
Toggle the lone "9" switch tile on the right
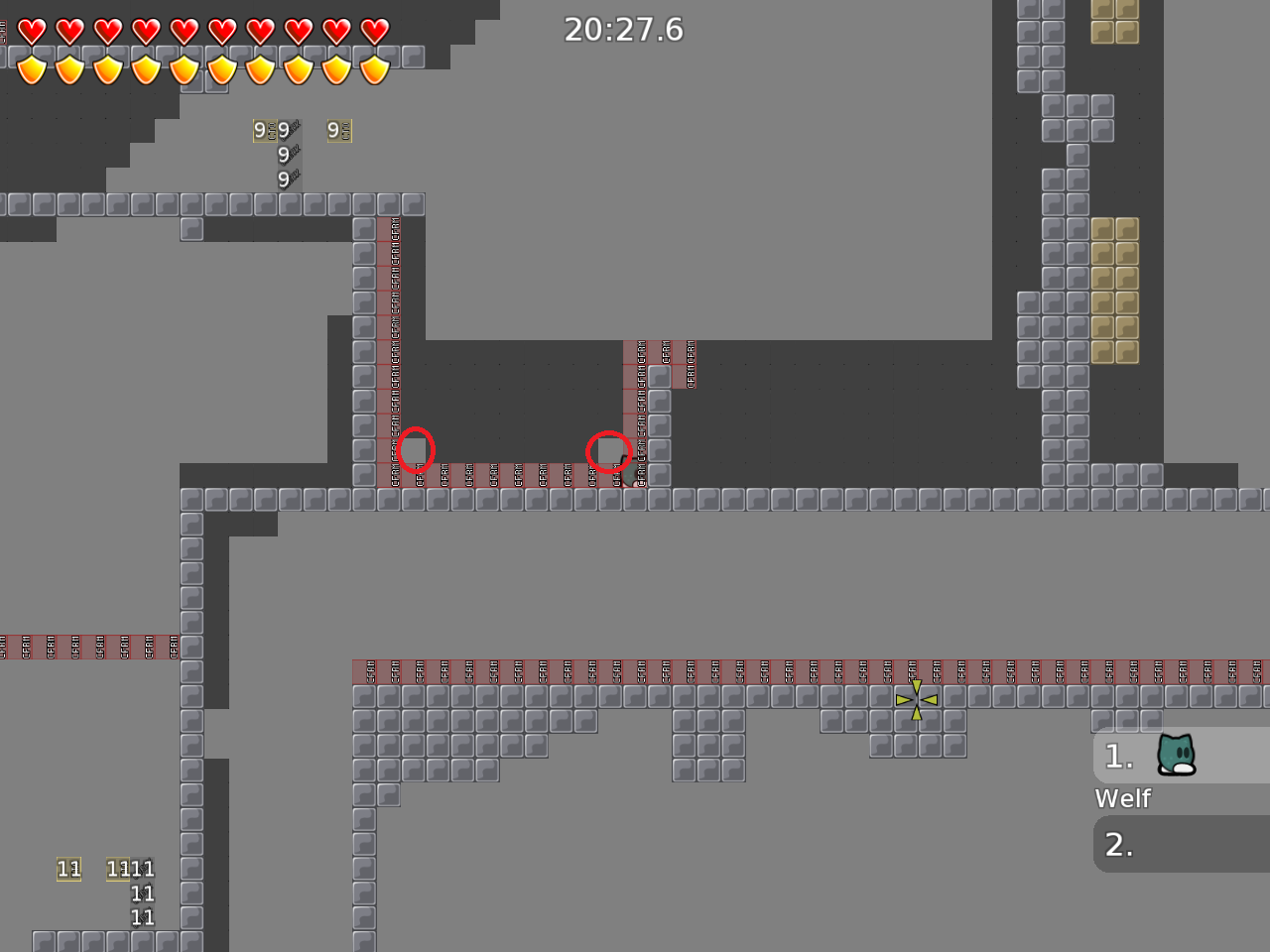[x=337, y=130]
